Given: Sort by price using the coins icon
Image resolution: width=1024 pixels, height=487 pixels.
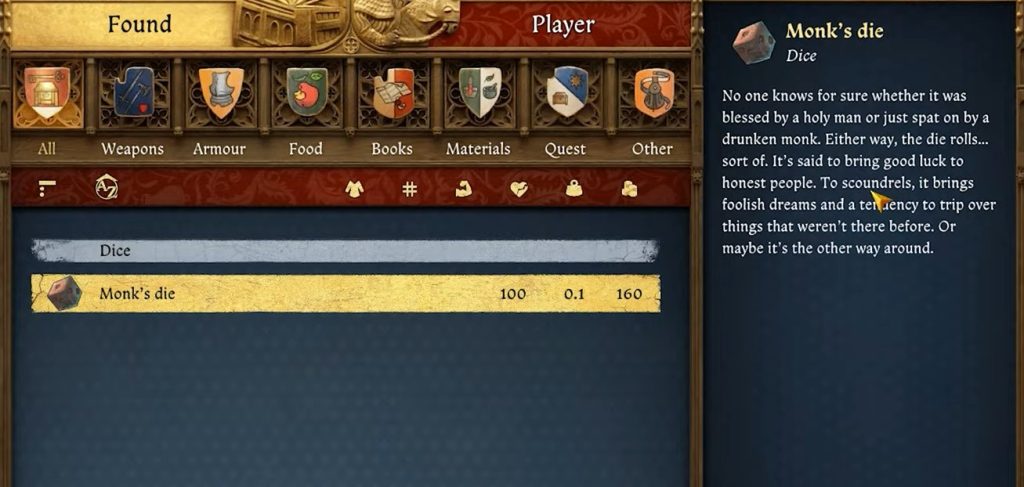Looking at the screenshot, I should coord(629,188).
